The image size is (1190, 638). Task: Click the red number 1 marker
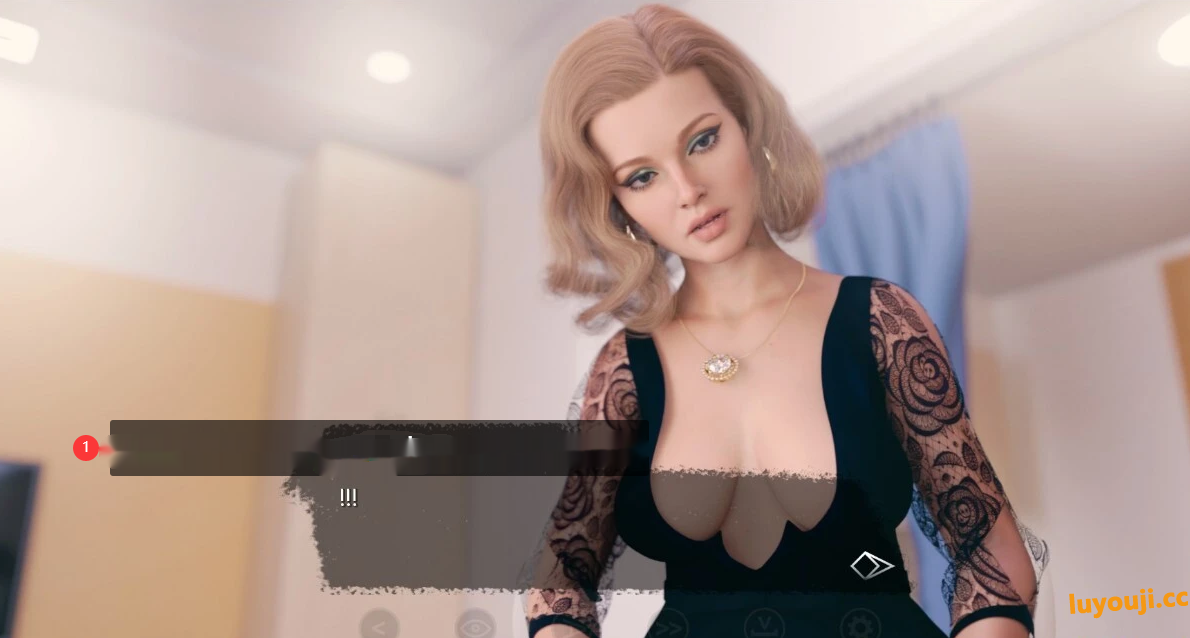[x=86, y=448]
